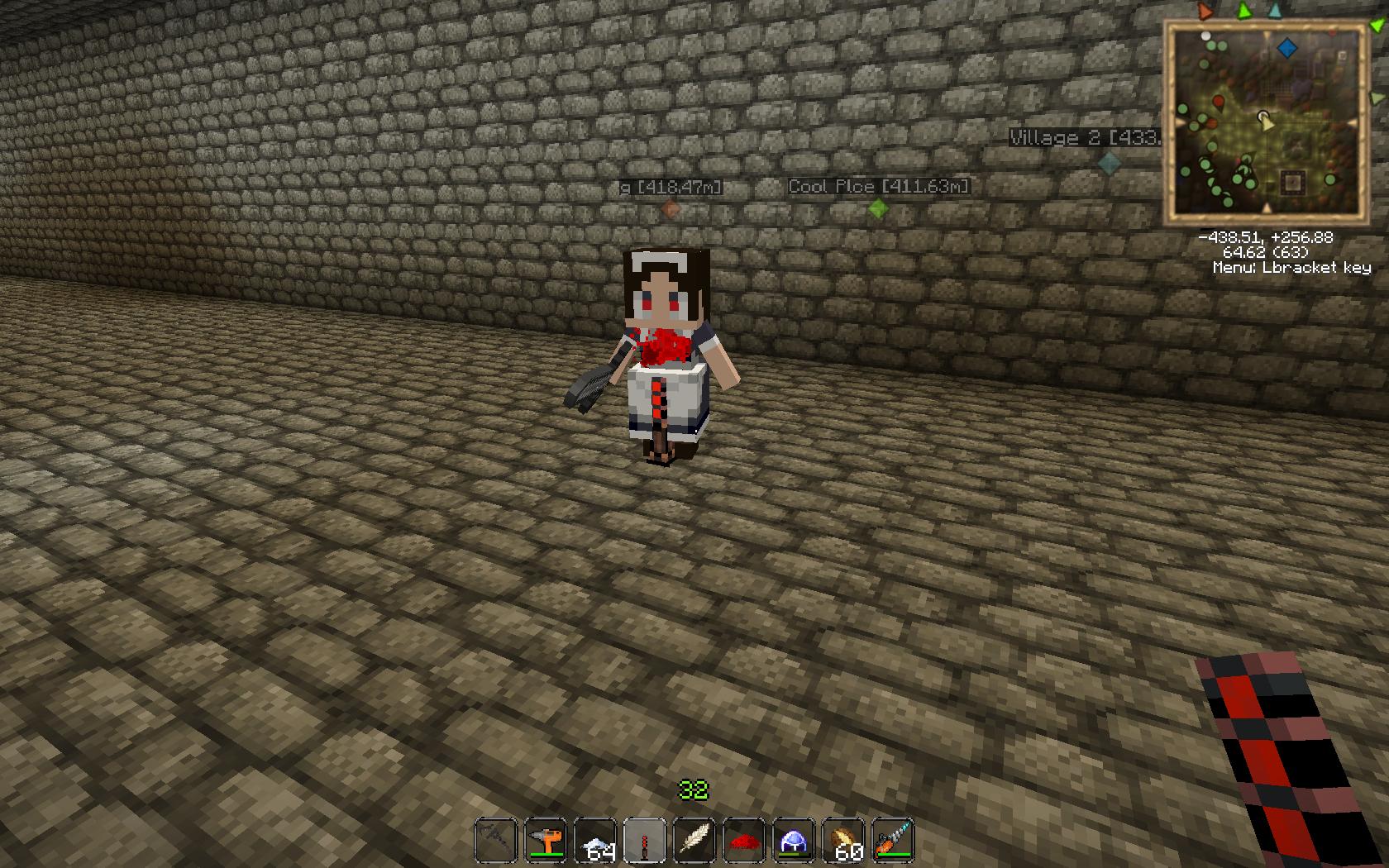1389x868 pixels.
Task: Select the feather in the hotbar
Action: tap(694, 837)
